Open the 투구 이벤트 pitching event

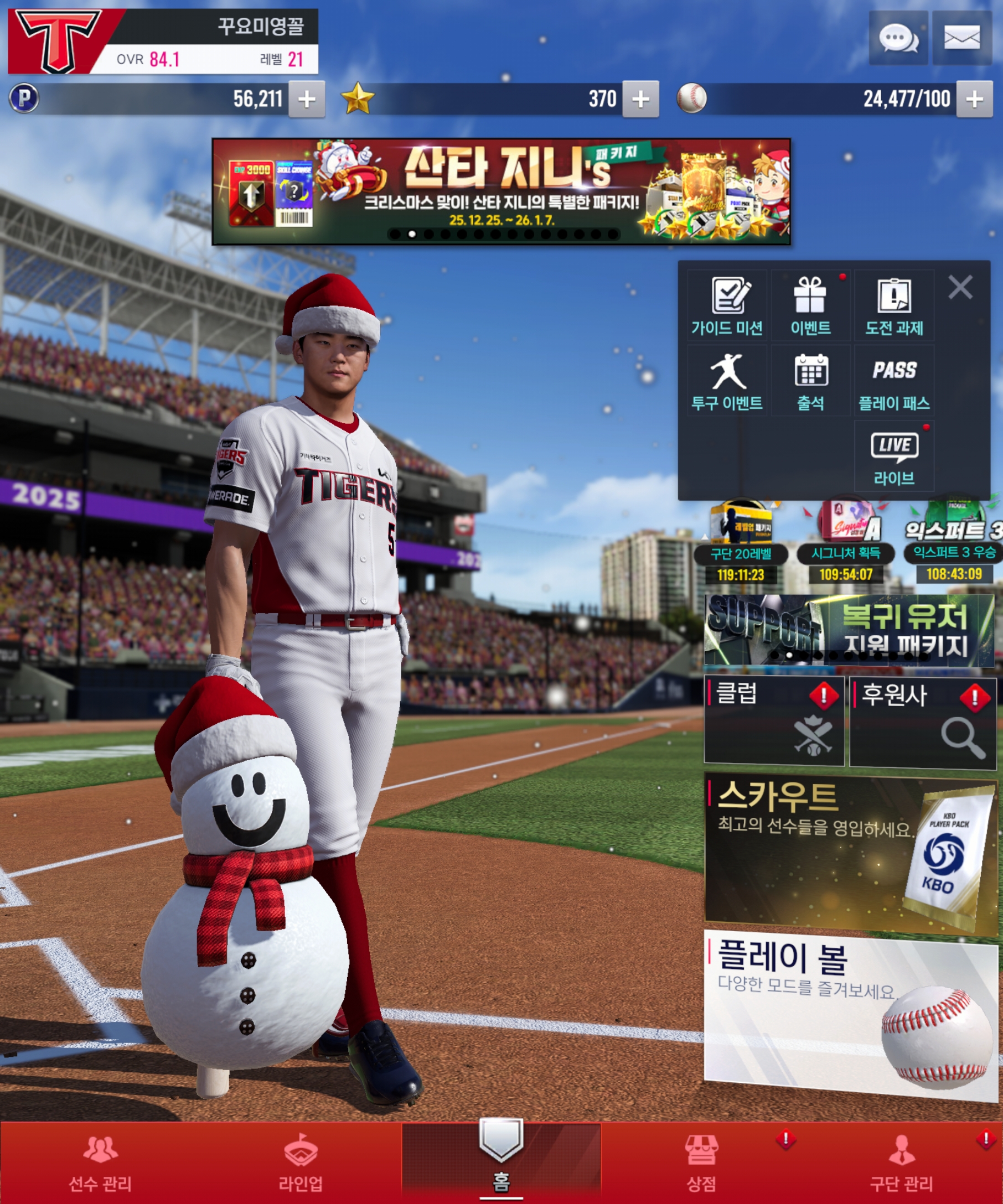click(727, 381)
